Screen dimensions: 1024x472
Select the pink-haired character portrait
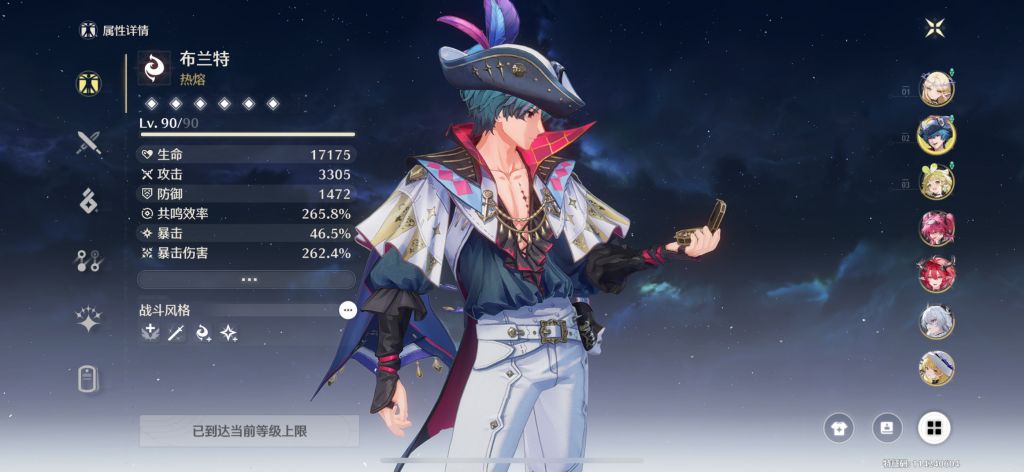click(937, 228)
